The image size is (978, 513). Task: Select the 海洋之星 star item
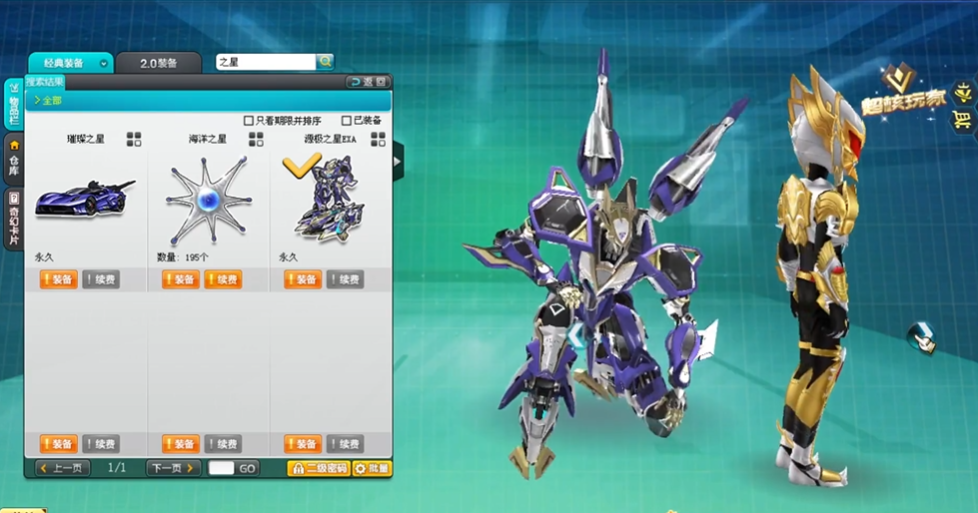point(207,199)
